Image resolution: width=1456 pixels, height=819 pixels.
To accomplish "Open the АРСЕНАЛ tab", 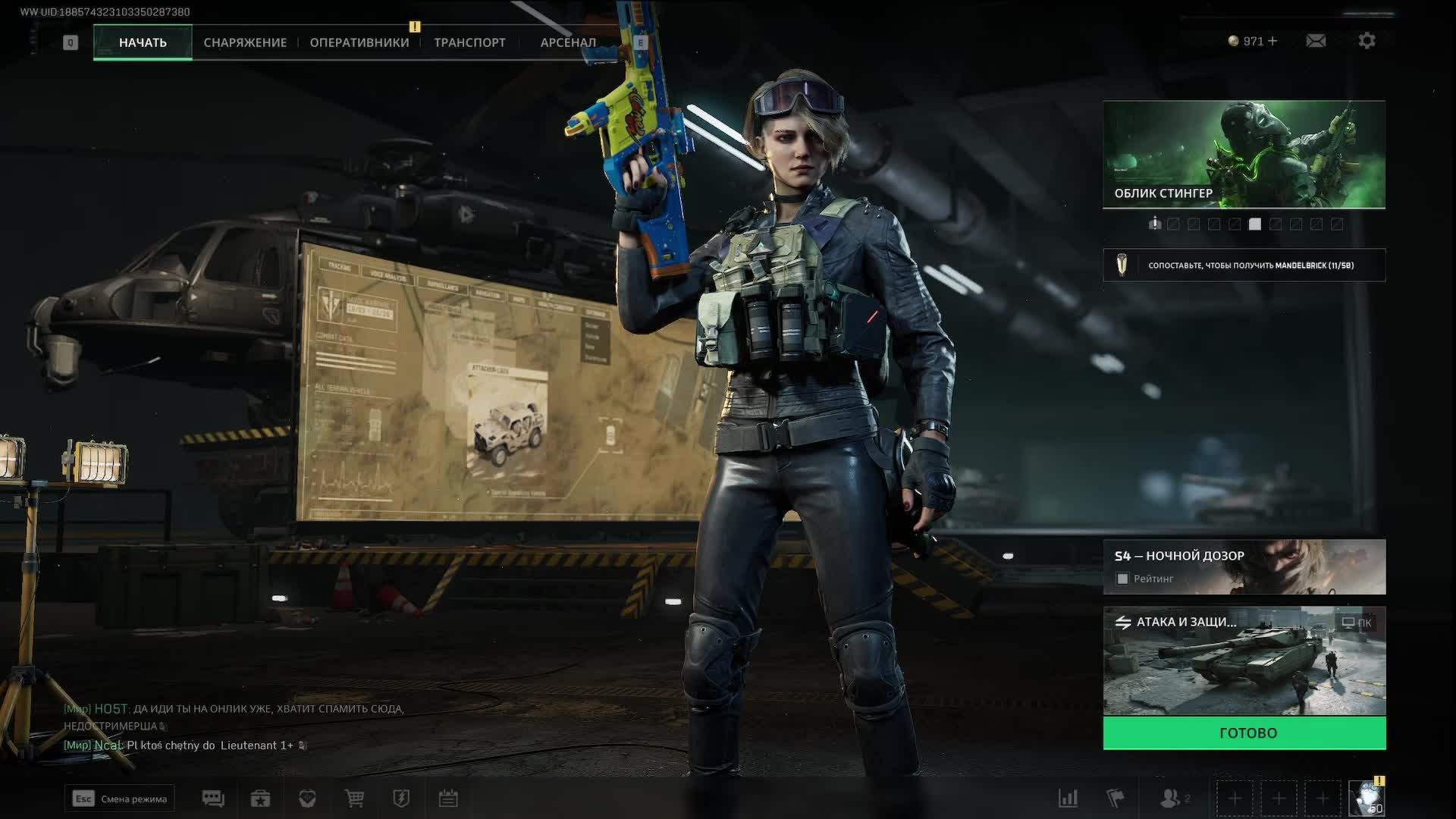I will click(x=568, y=42).
